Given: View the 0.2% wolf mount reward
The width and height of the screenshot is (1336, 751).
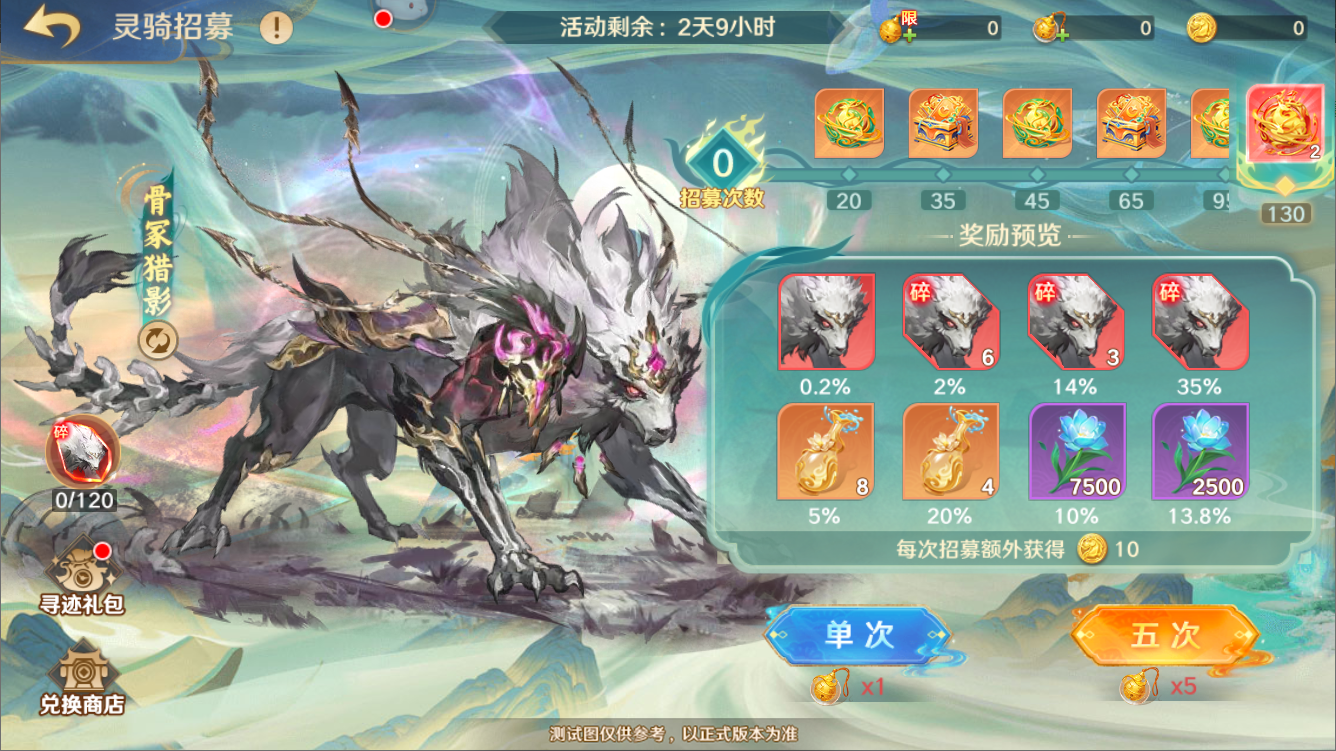Looking at the screenshot, I should tap(826, 322).
